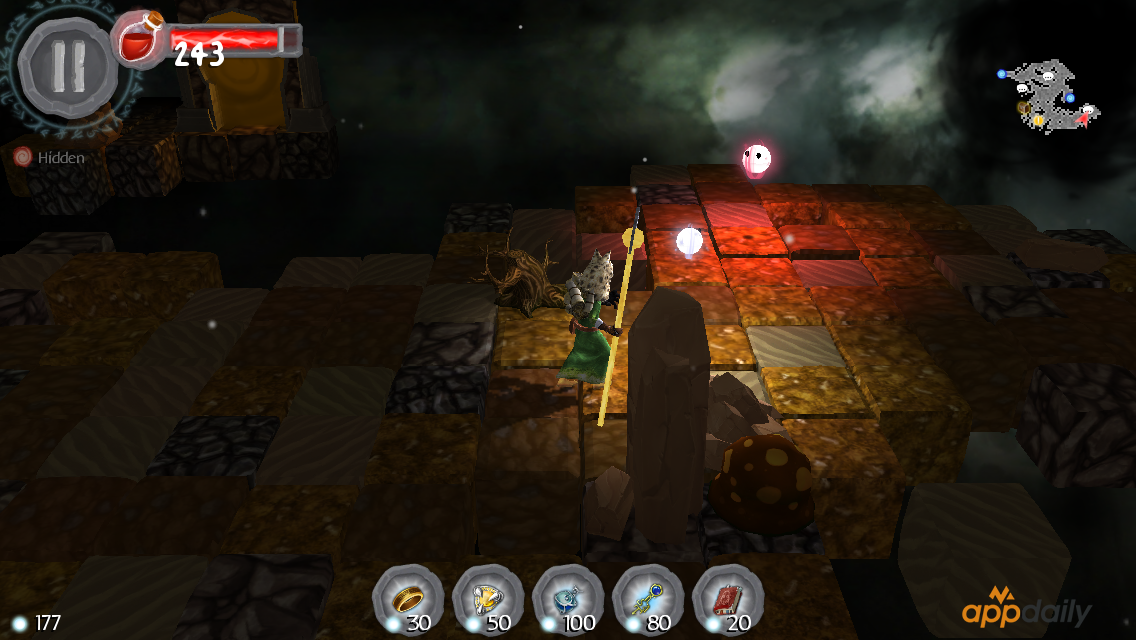This screenshot has width=1136, height=640.
Task: Cast the blue-gem scepter costing 80
Action: click(x=648, y=599)
